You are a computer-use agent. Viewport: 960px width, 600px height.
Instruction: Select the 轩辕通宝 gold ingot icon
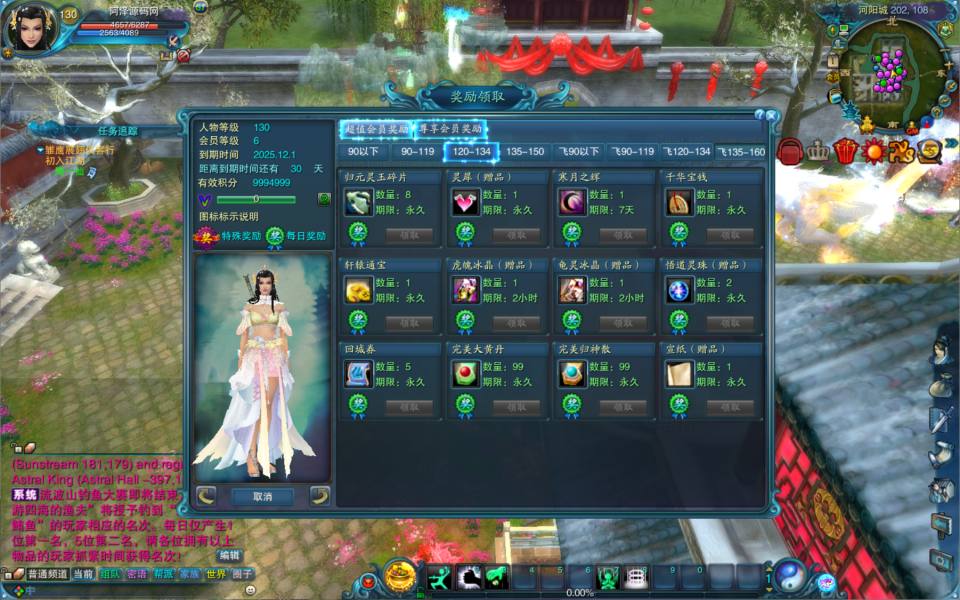coord(358,290)
